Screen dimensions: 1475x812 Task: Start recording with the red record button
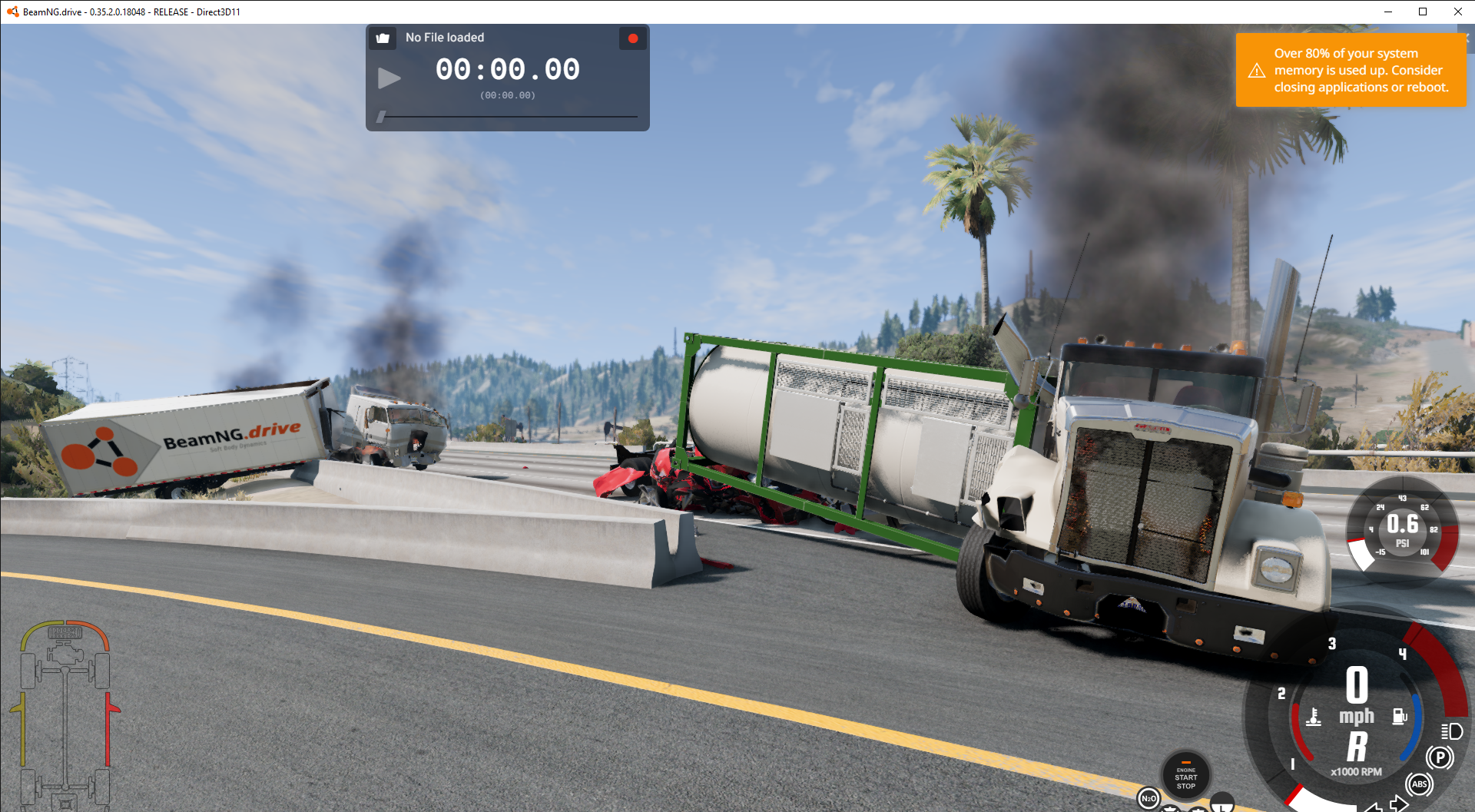632,38
